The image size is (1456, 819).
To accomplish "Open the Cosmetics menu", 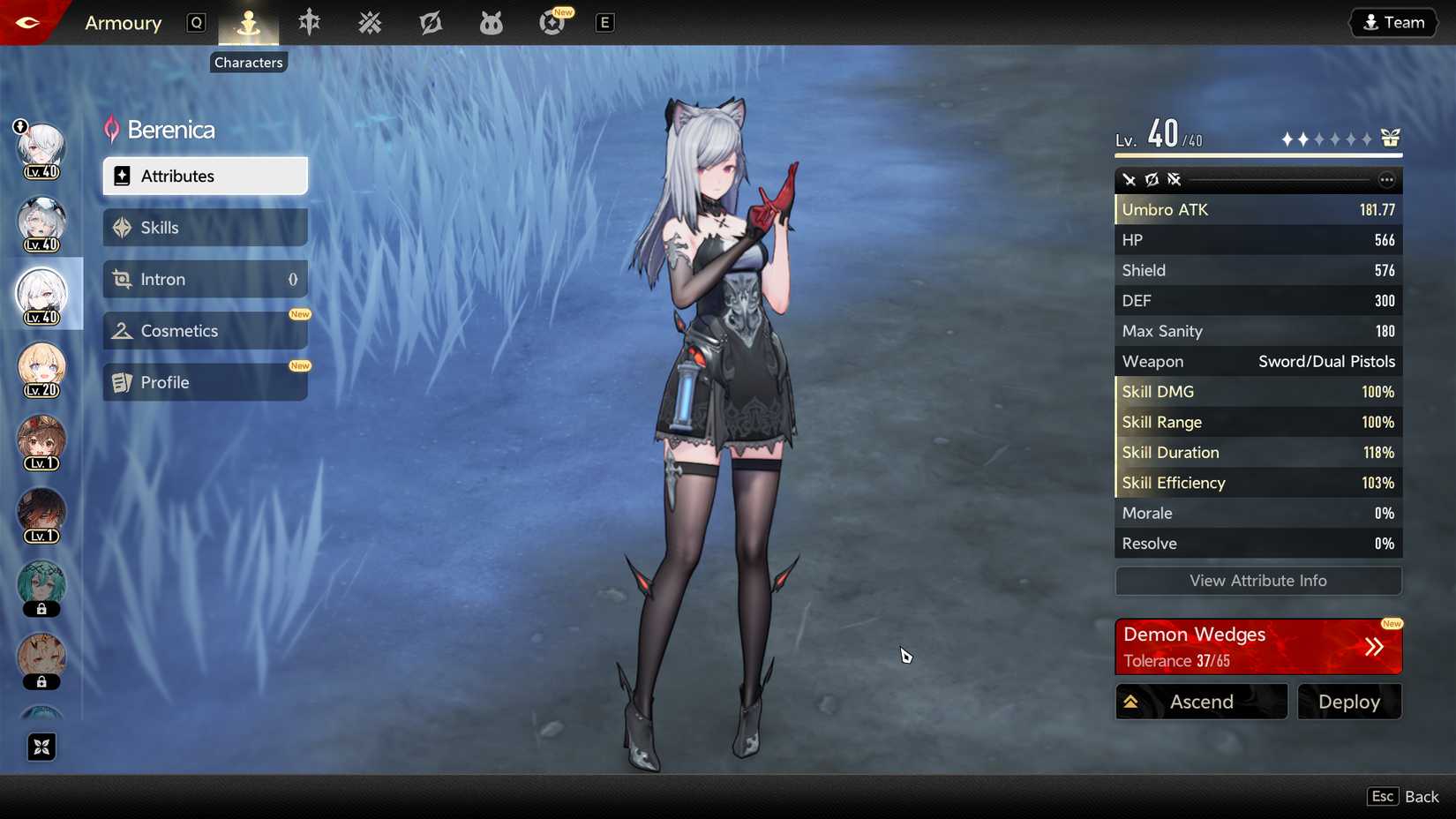I will click(205, 330).
